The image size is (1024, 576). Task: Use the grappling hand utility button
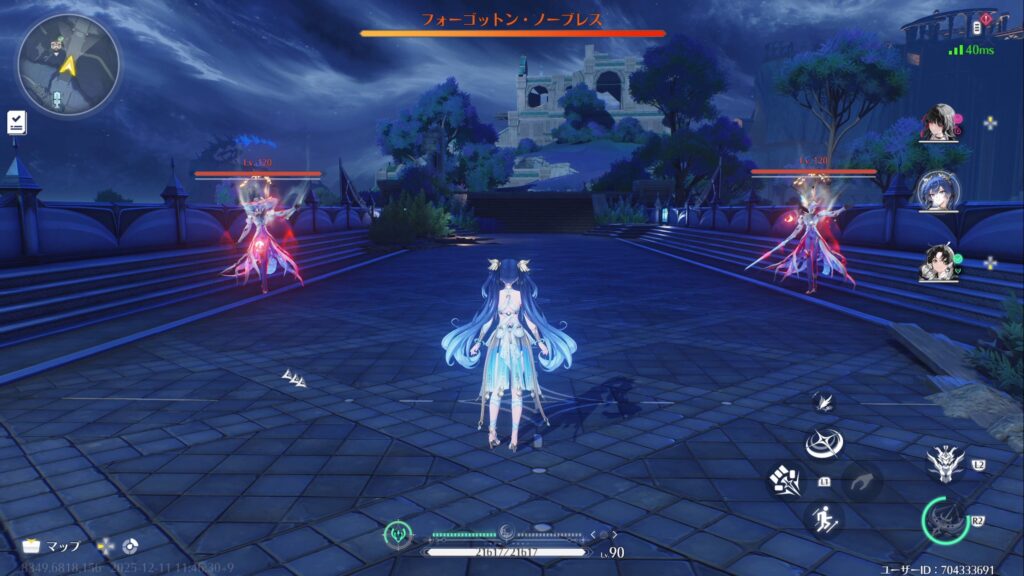(x=860, y=481)
